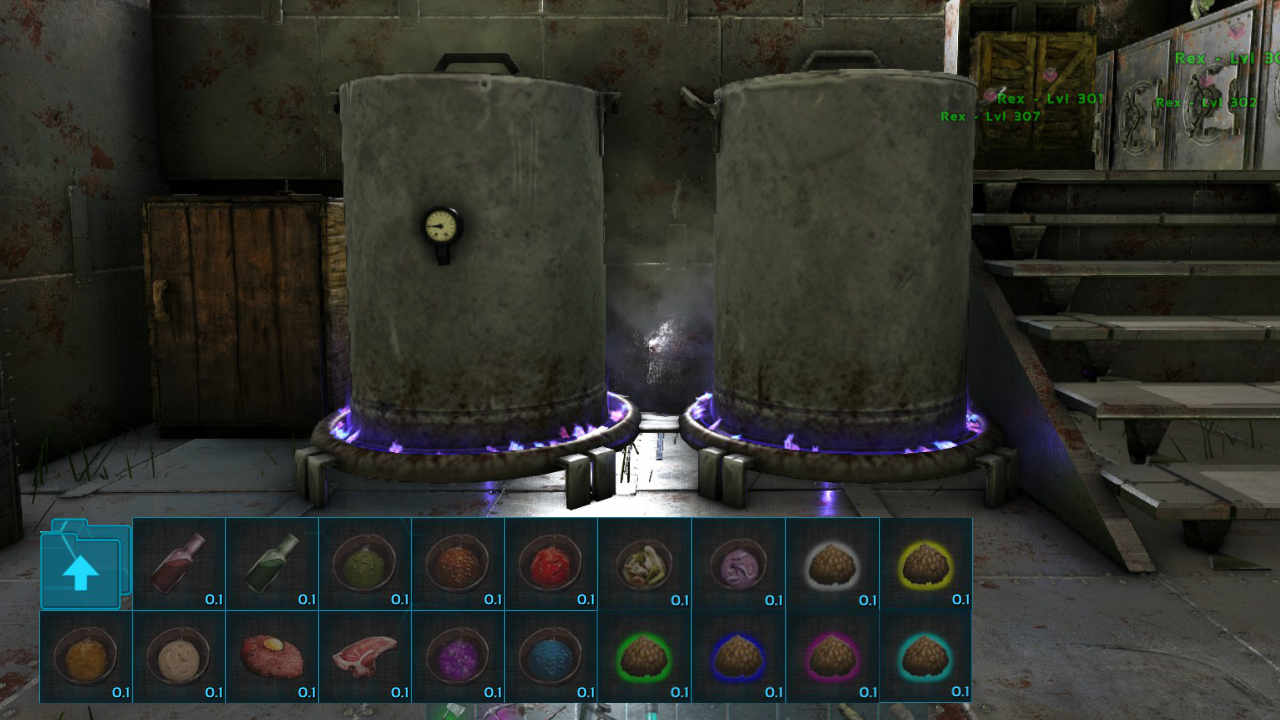Screen dimensions: 1280x720
Task: Select the white glowing seed item
Action: 832,565
